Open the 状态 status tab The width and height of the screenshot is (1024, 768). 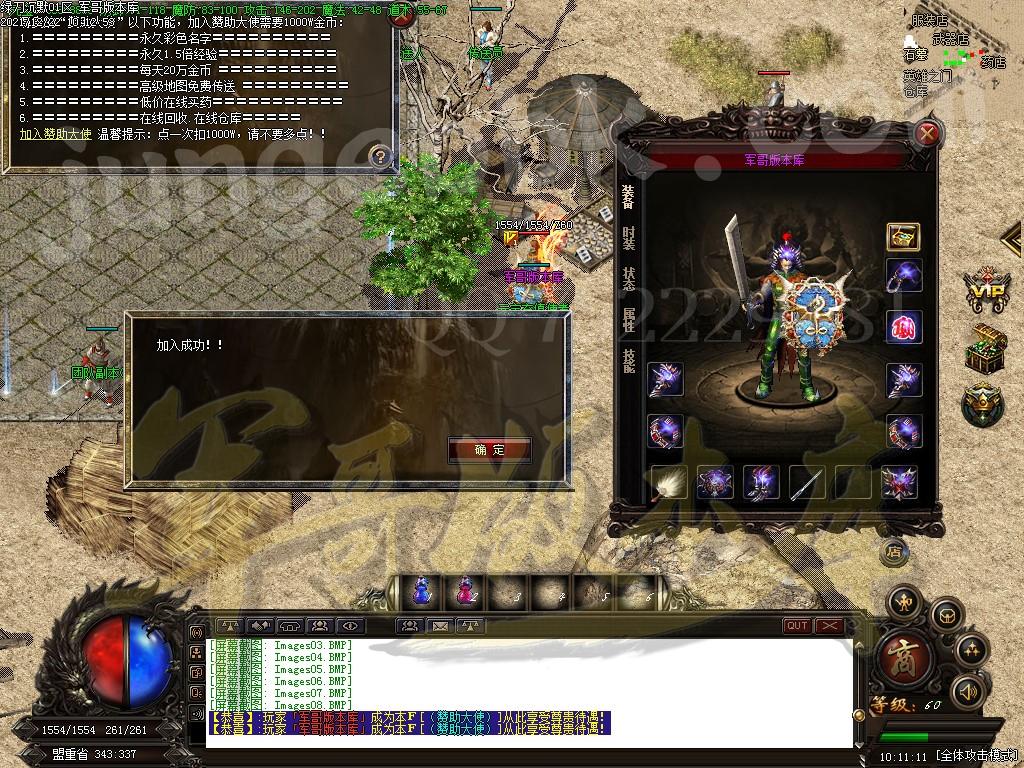coord(628,278)
